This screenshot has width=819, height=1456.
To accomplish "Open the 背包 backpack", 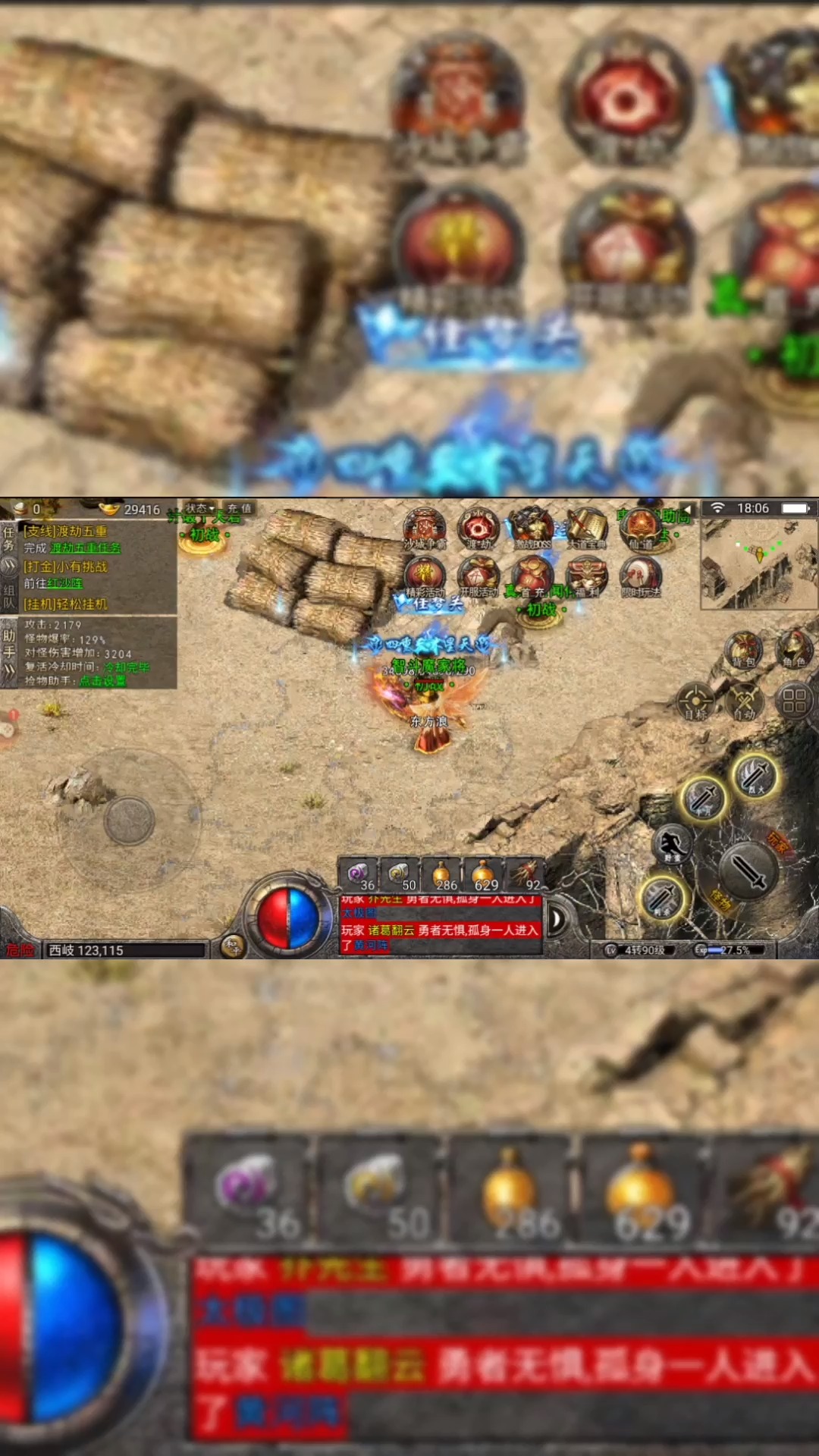I will pos(743,650).
